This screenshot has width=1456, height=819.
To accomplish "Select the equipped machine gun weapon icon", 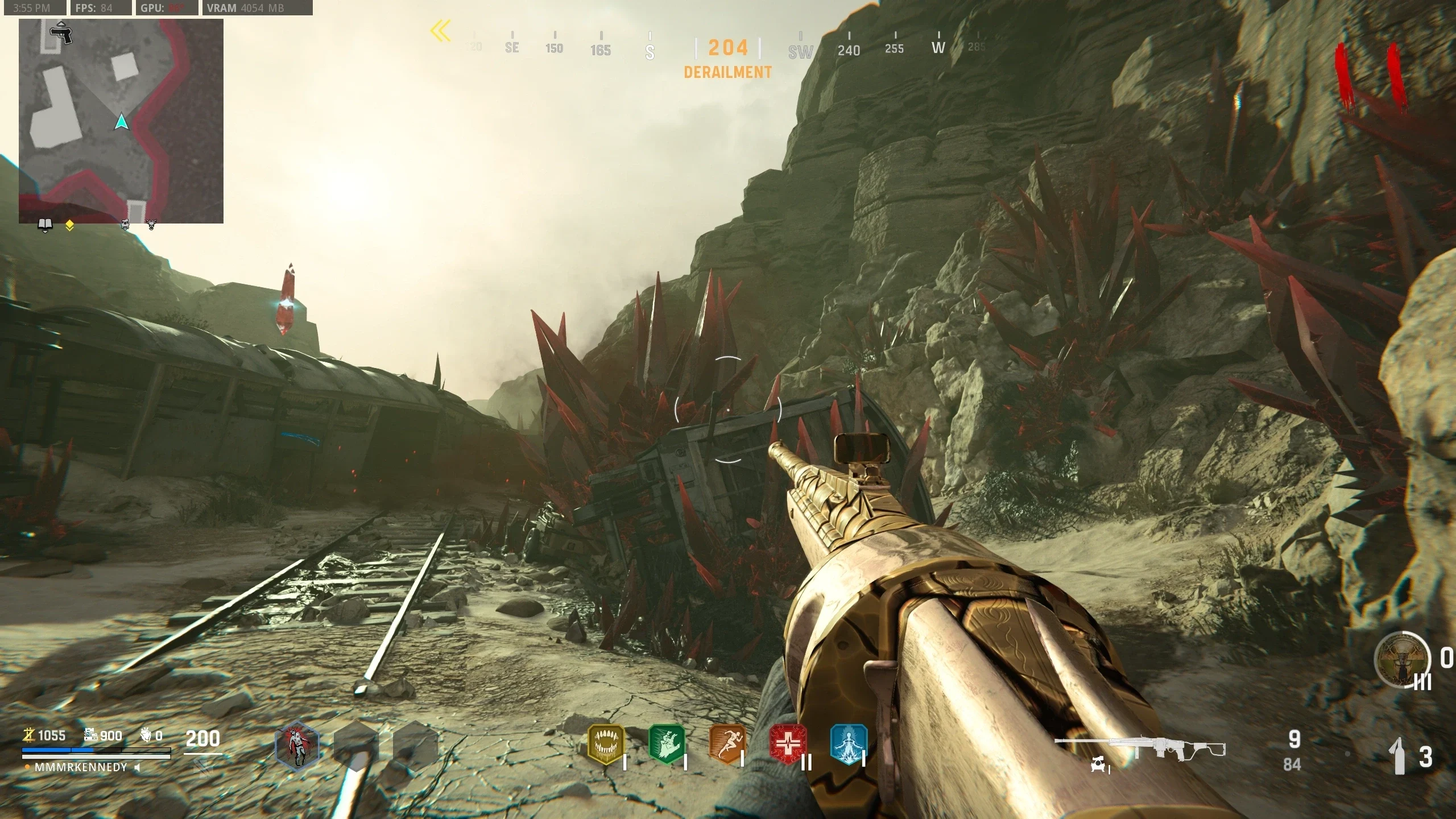I will [1139, 748].
